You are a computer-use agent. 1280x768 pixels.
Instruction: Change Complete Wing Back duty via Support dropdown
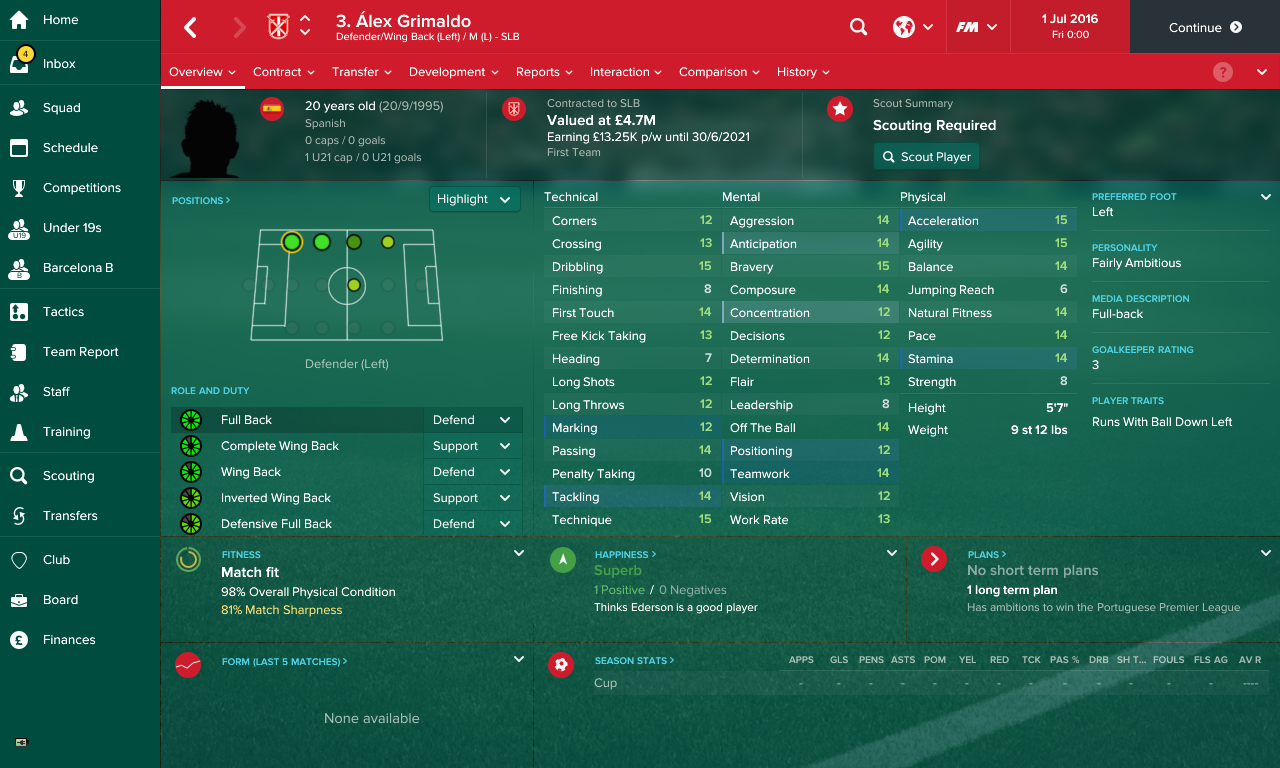(x=472, y=445)
